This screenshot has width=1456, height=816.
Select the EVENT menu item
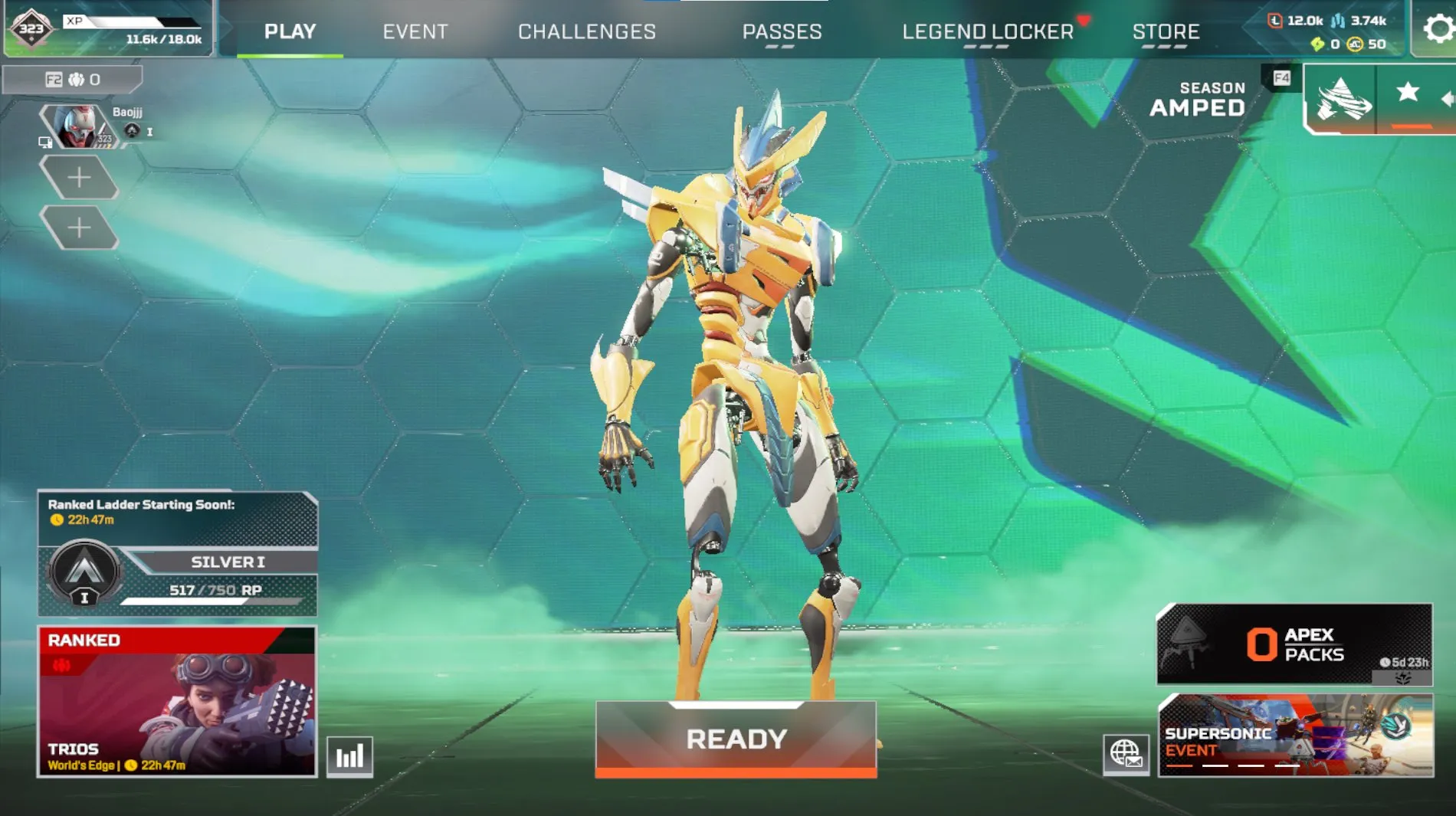(x=415, y=31)
